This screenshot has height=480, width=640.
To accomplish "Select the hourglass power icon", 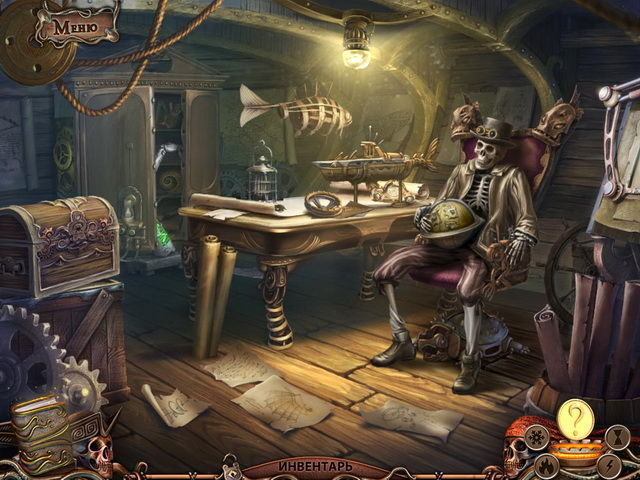I will pyautogui.click(x=618, y=436).
